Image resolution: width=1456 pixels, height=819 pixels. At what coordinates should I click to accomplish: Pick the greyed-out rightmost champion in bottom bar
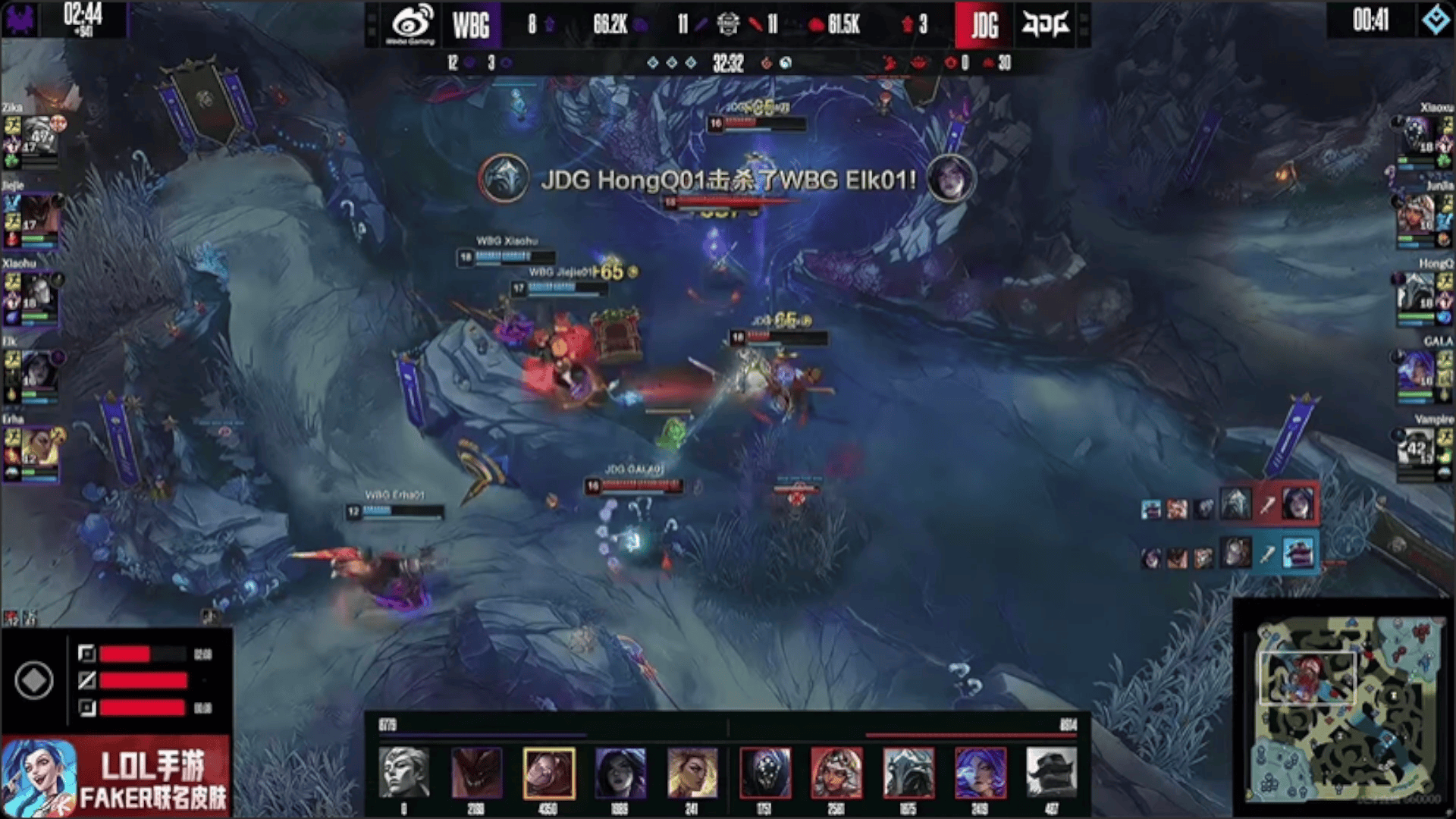(x=1051, y=773)
